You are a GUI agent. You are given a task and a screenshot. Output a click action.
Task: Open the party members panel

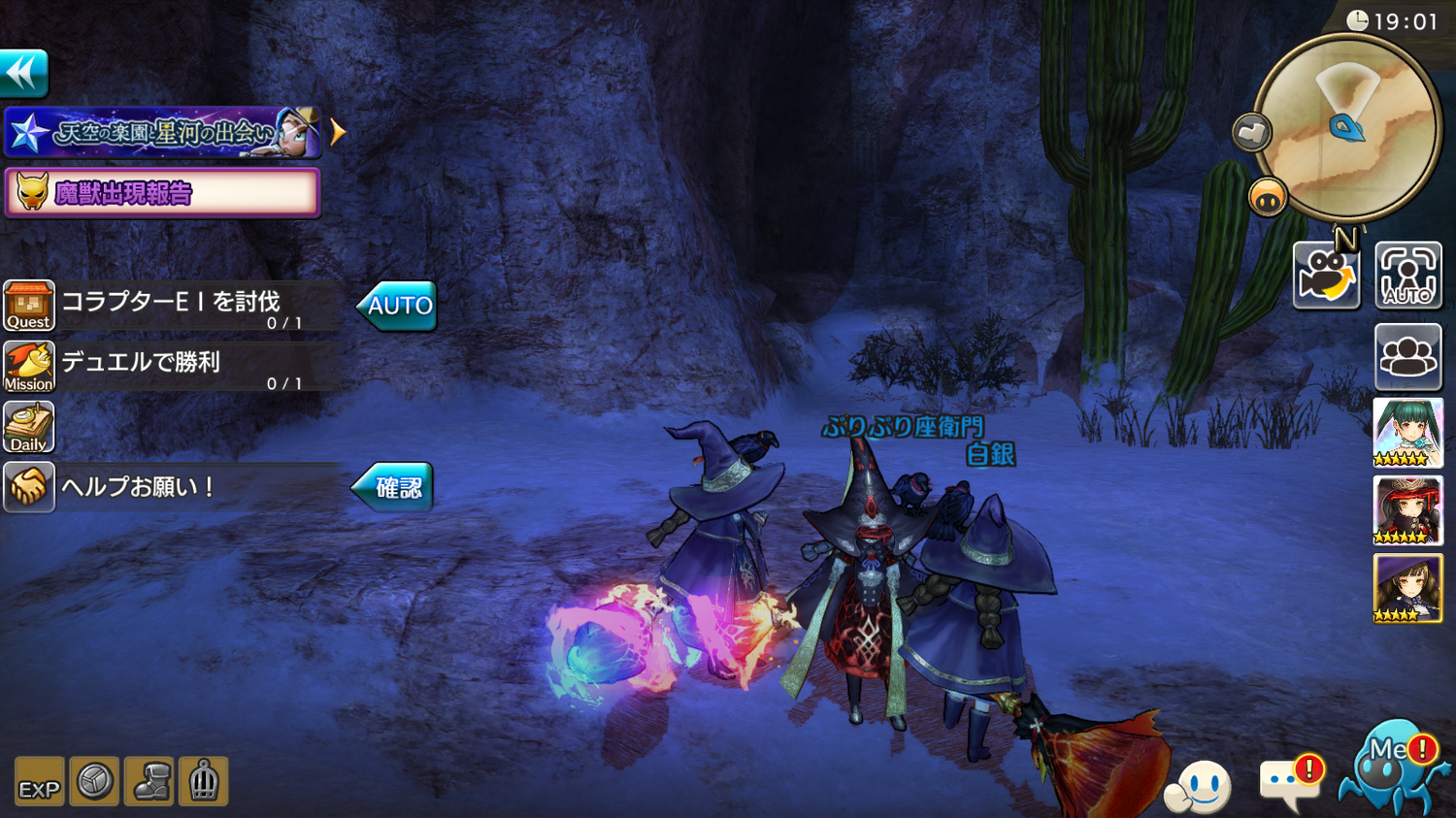[x=1407, y=357]
